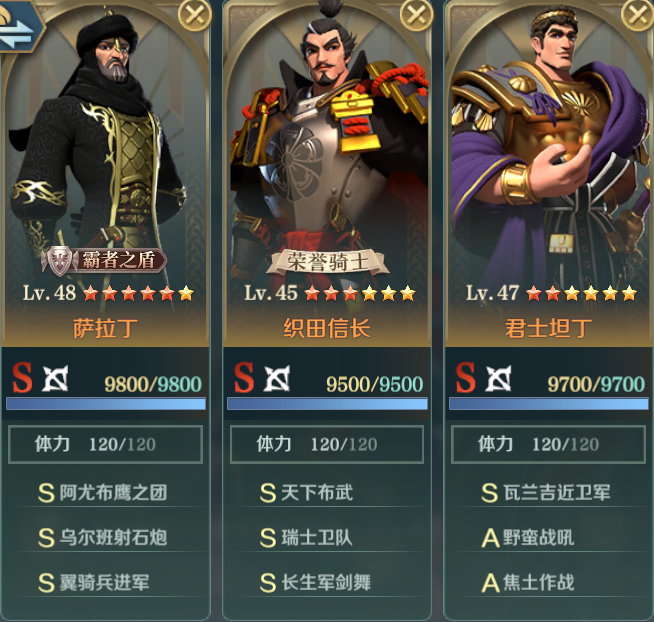Viewport: 654px width, 622px height.
Task: Remove Saladin using his close button
Action: [x=194, y=14]
